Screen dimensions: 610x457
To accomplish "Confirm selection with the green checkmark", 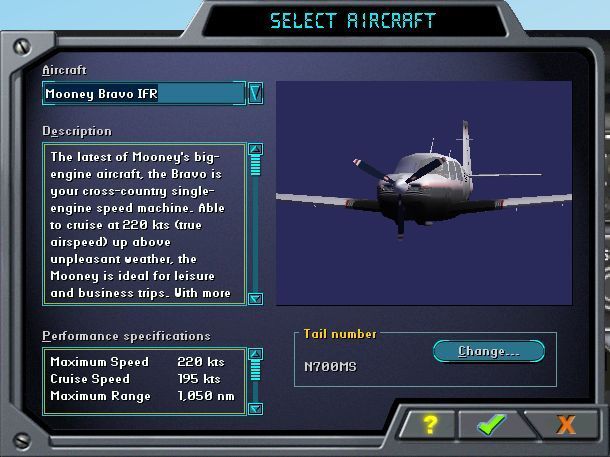I will [491, 424].
